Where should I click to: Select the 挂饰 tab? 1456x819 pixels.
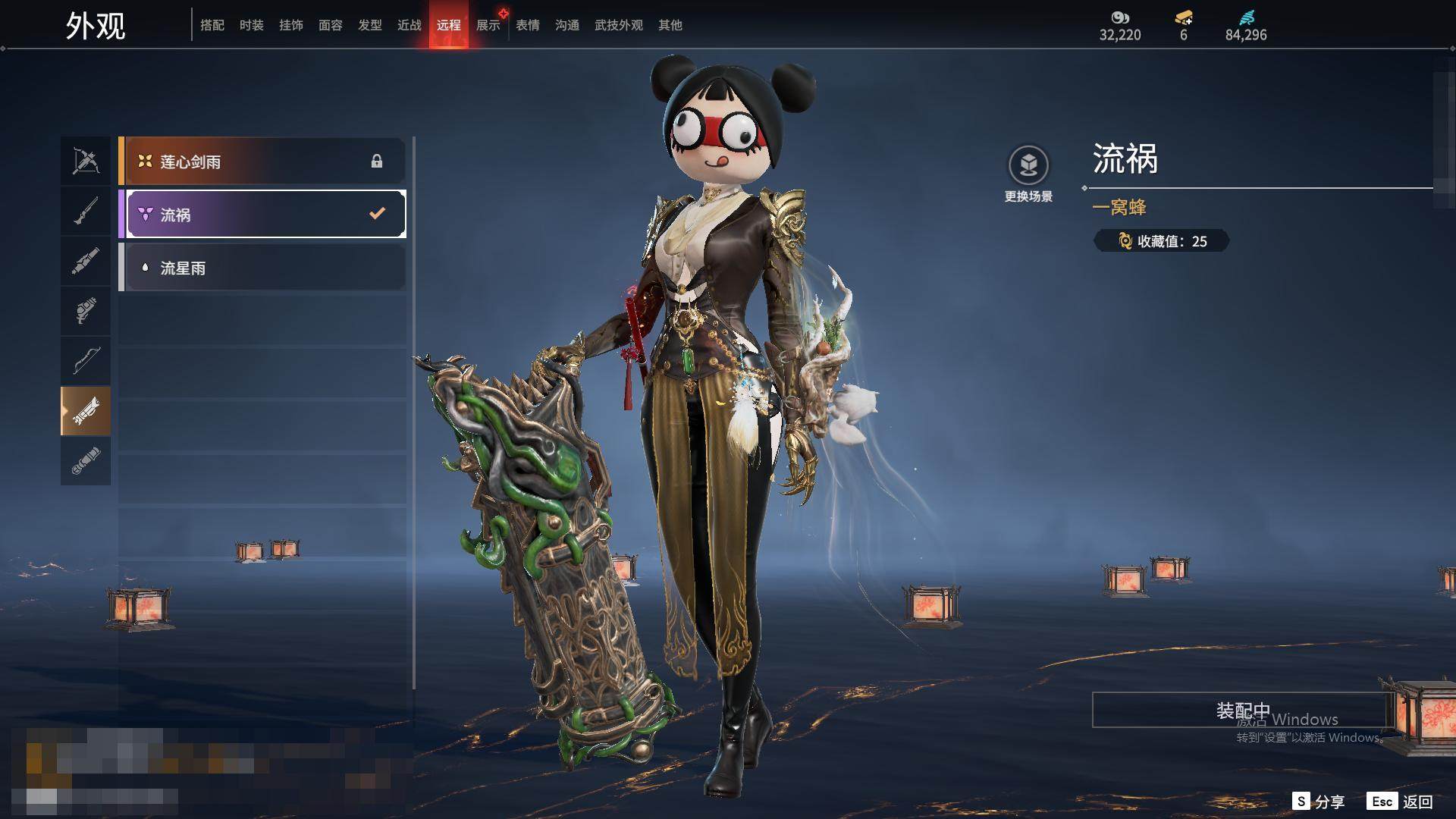point(291,25)
